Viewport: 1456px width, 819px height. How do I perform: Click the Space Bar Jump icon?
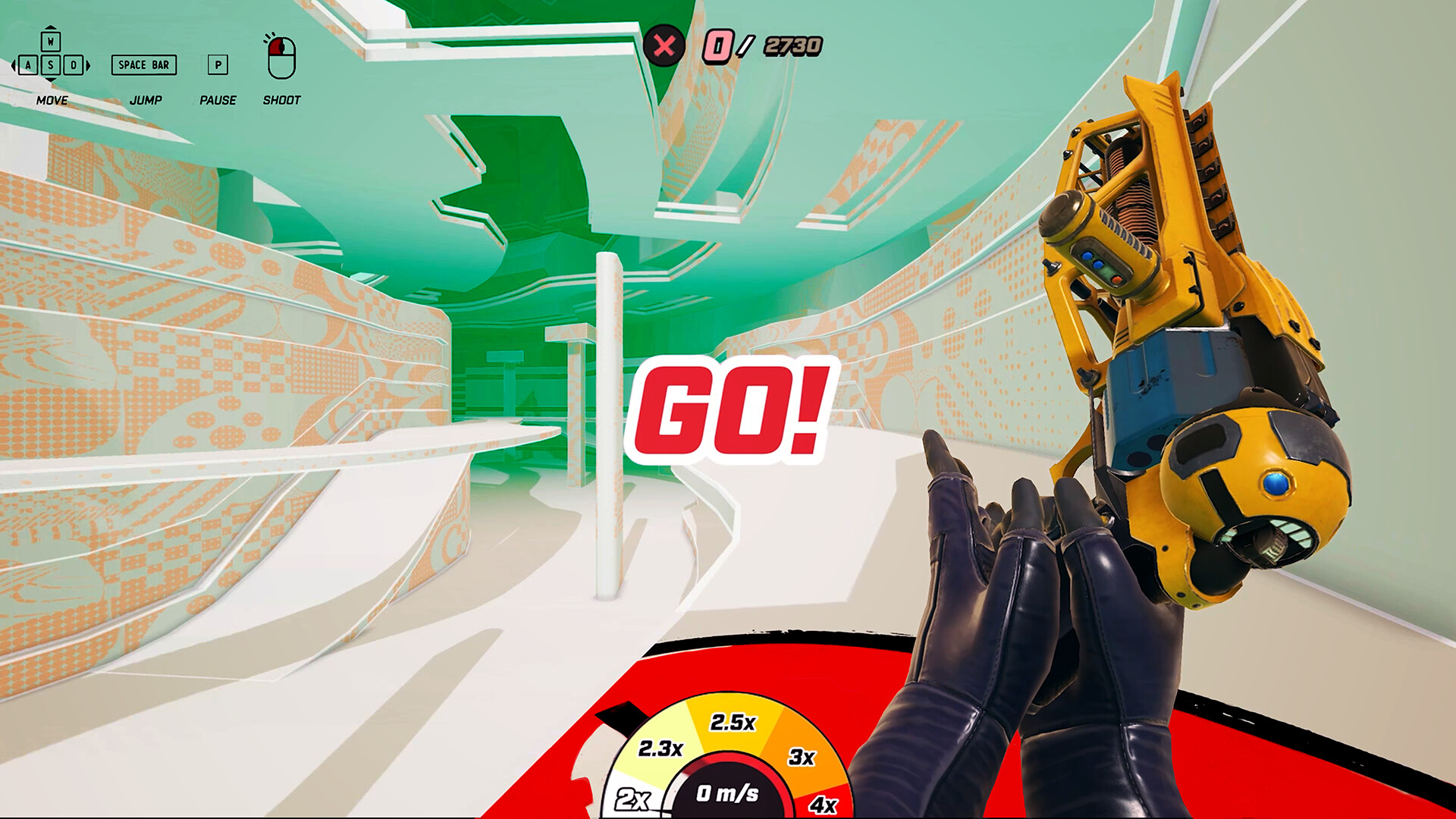tap(144, 66)
